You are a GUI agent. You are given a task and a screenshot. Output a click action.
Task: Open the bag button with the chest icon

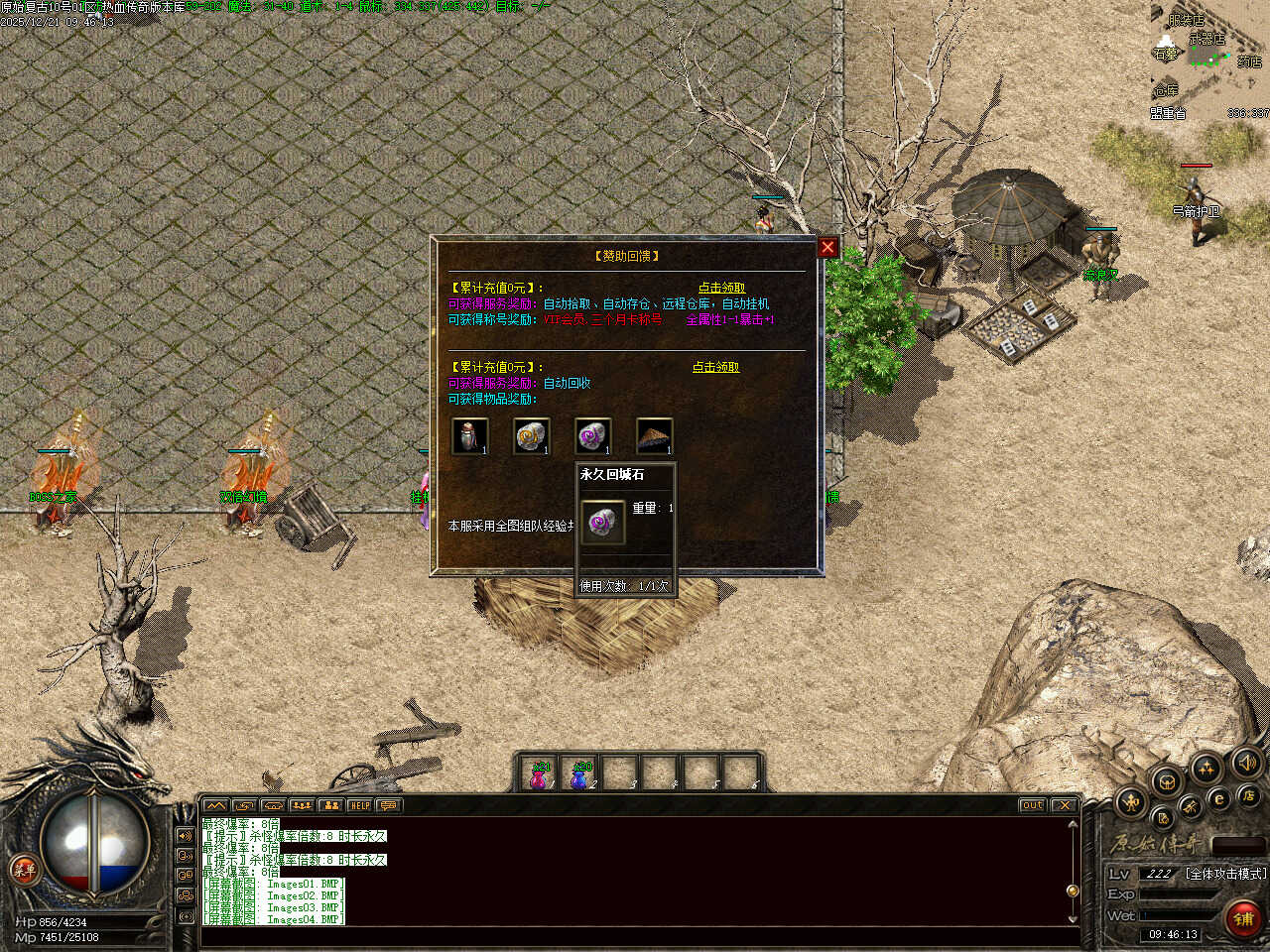1167,781
